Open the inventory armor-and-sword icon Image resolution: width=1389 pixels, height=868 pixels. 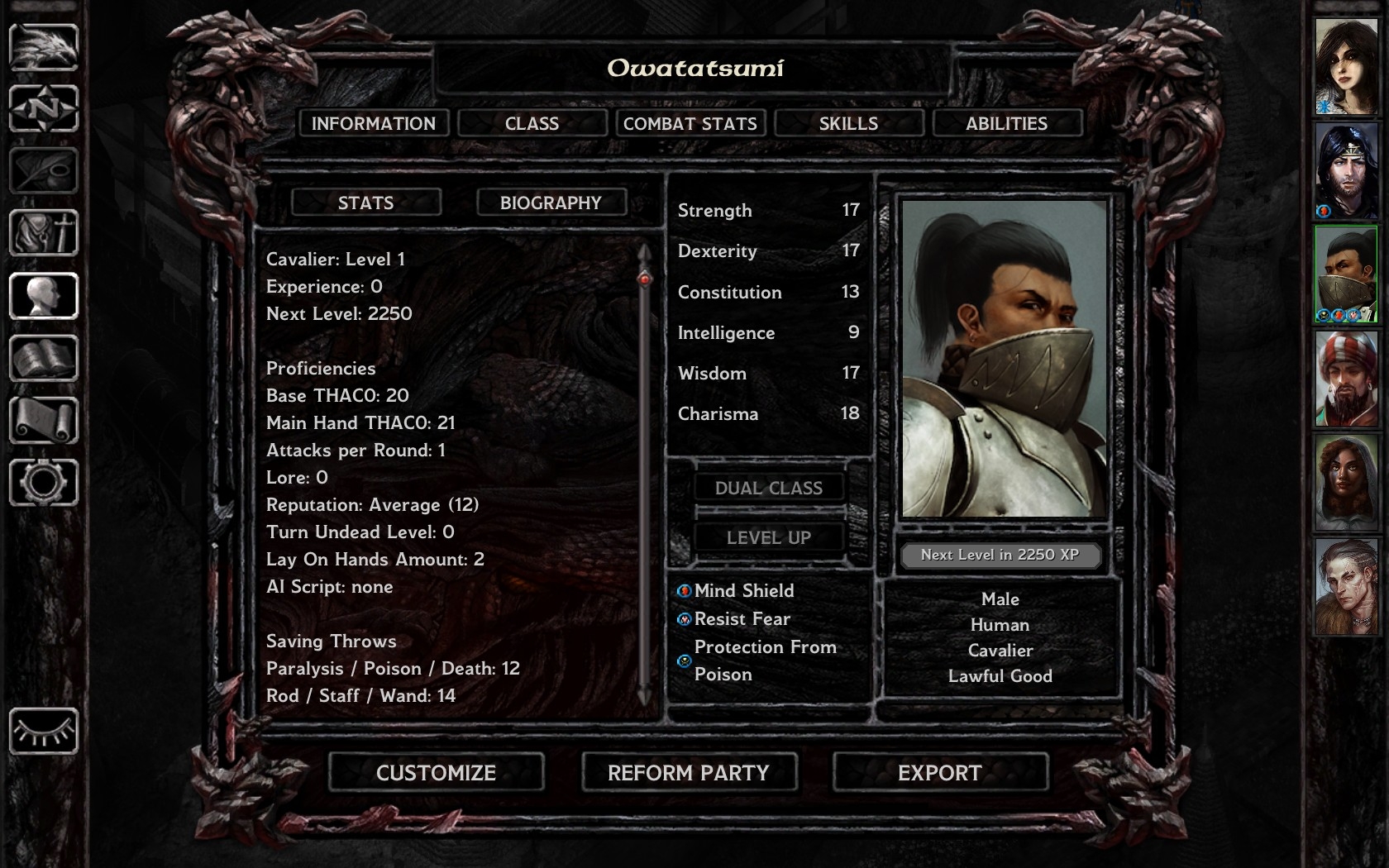click(x=44, y=233)
